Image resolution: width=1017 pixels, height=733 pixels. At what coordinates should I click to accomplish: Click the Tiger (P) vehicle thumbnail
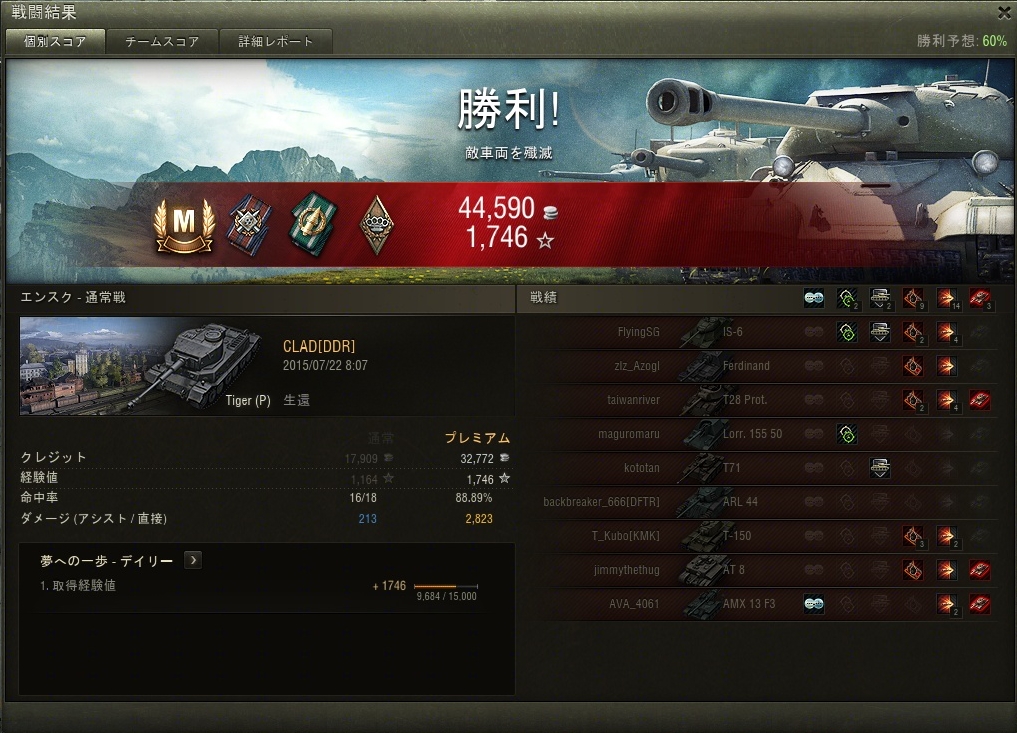click(x=146, y=366)
